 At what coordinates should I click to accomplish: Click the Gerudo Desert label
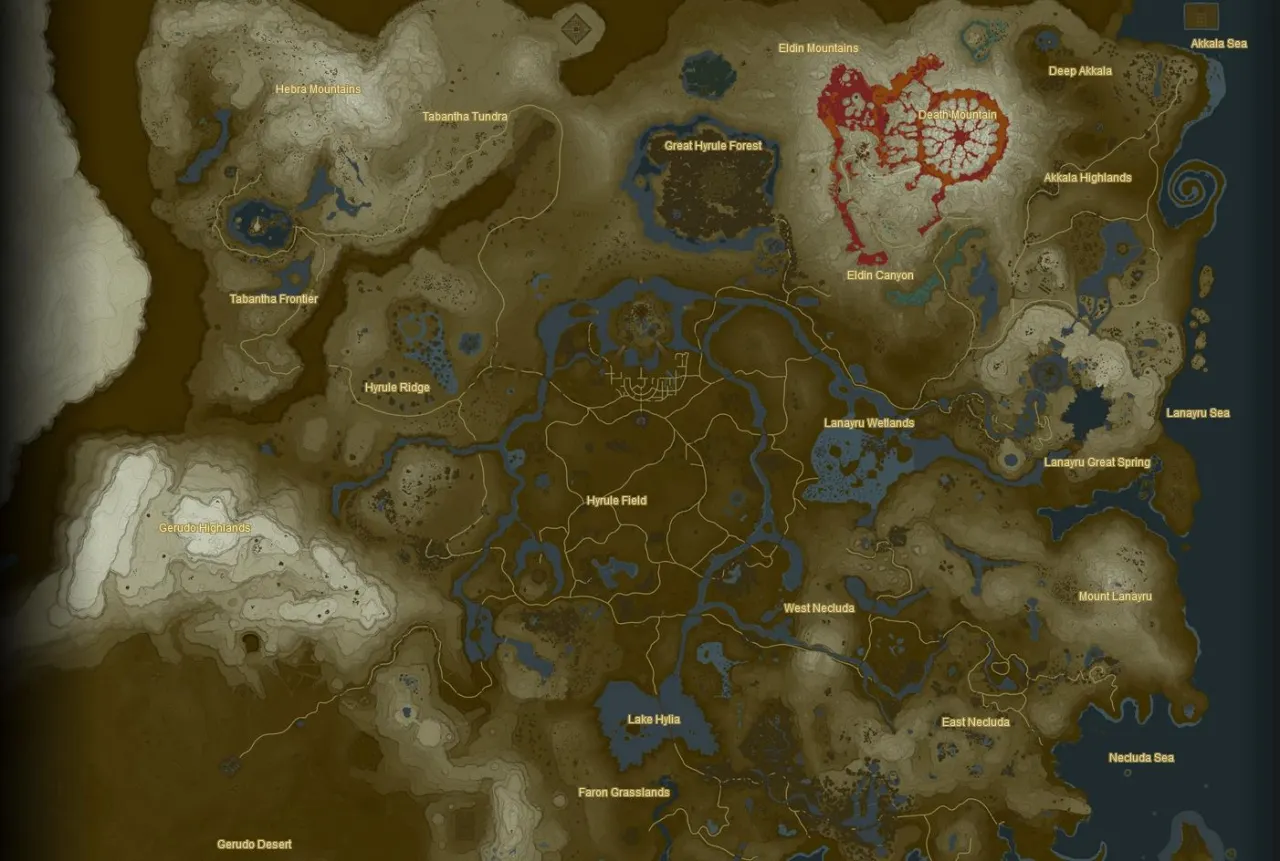pos(253,844)
